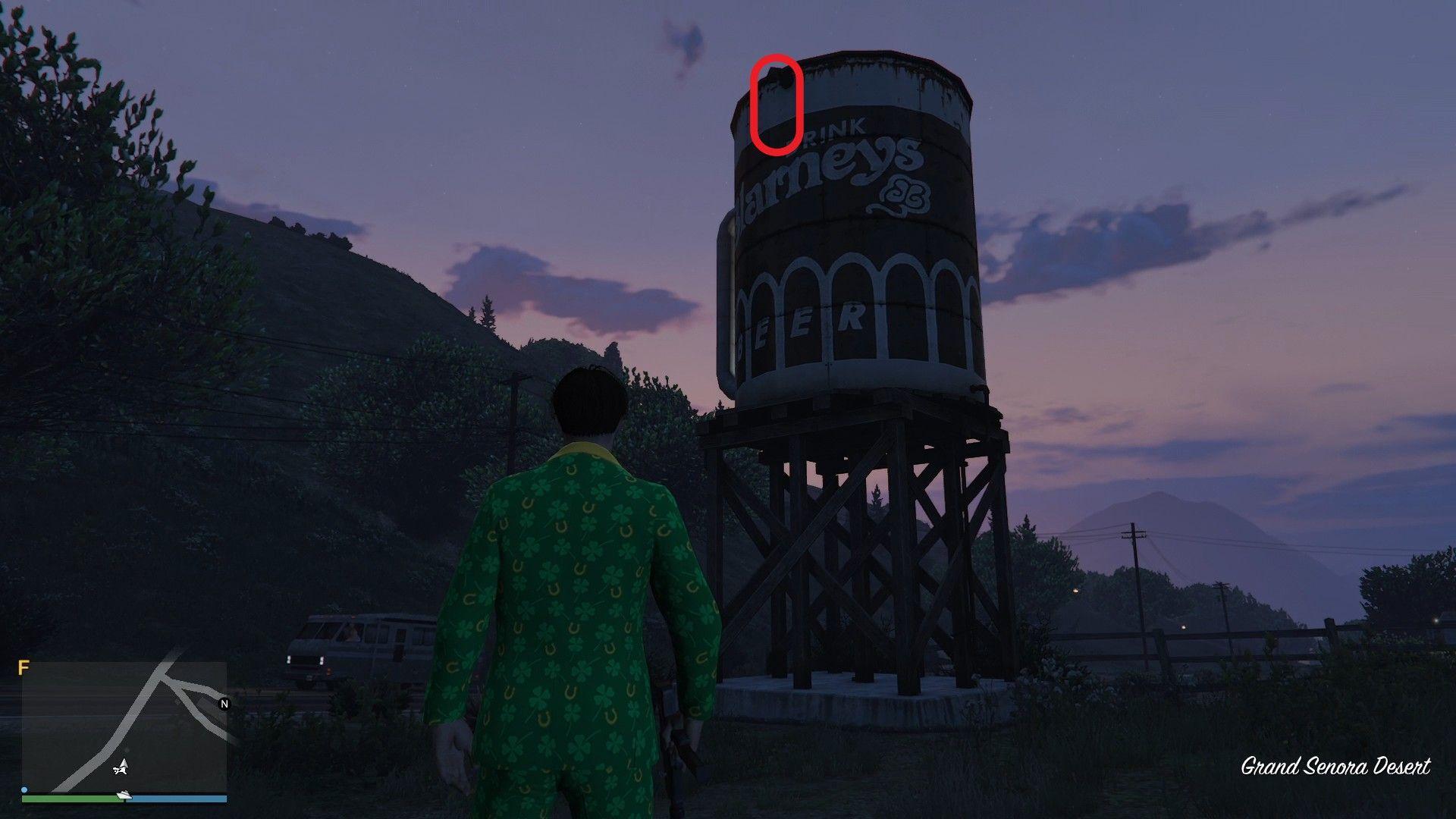Click the player arrow icon on the minimap
This screenshot has width=1456, height=819.
[122, 767]
